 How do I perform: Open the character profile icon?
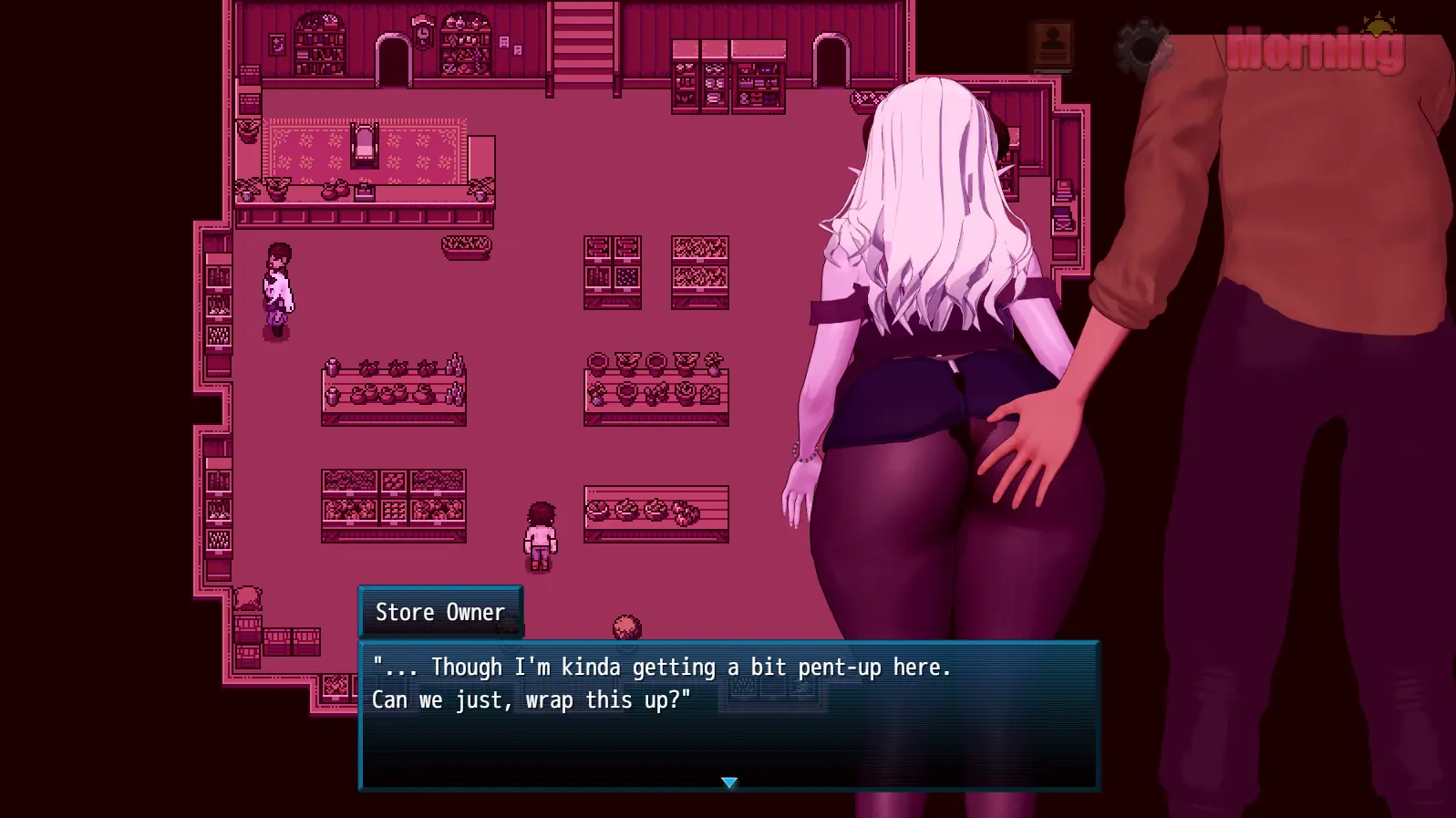coord(1052,45)
